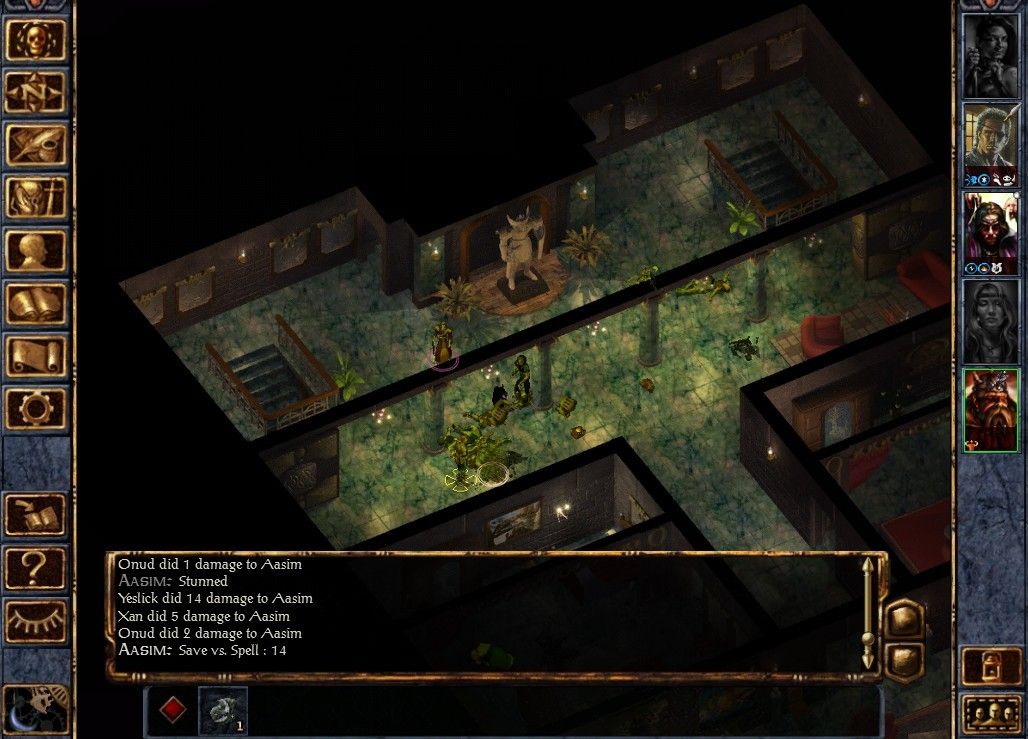Toggle the closed-eye button

[36, 621]
